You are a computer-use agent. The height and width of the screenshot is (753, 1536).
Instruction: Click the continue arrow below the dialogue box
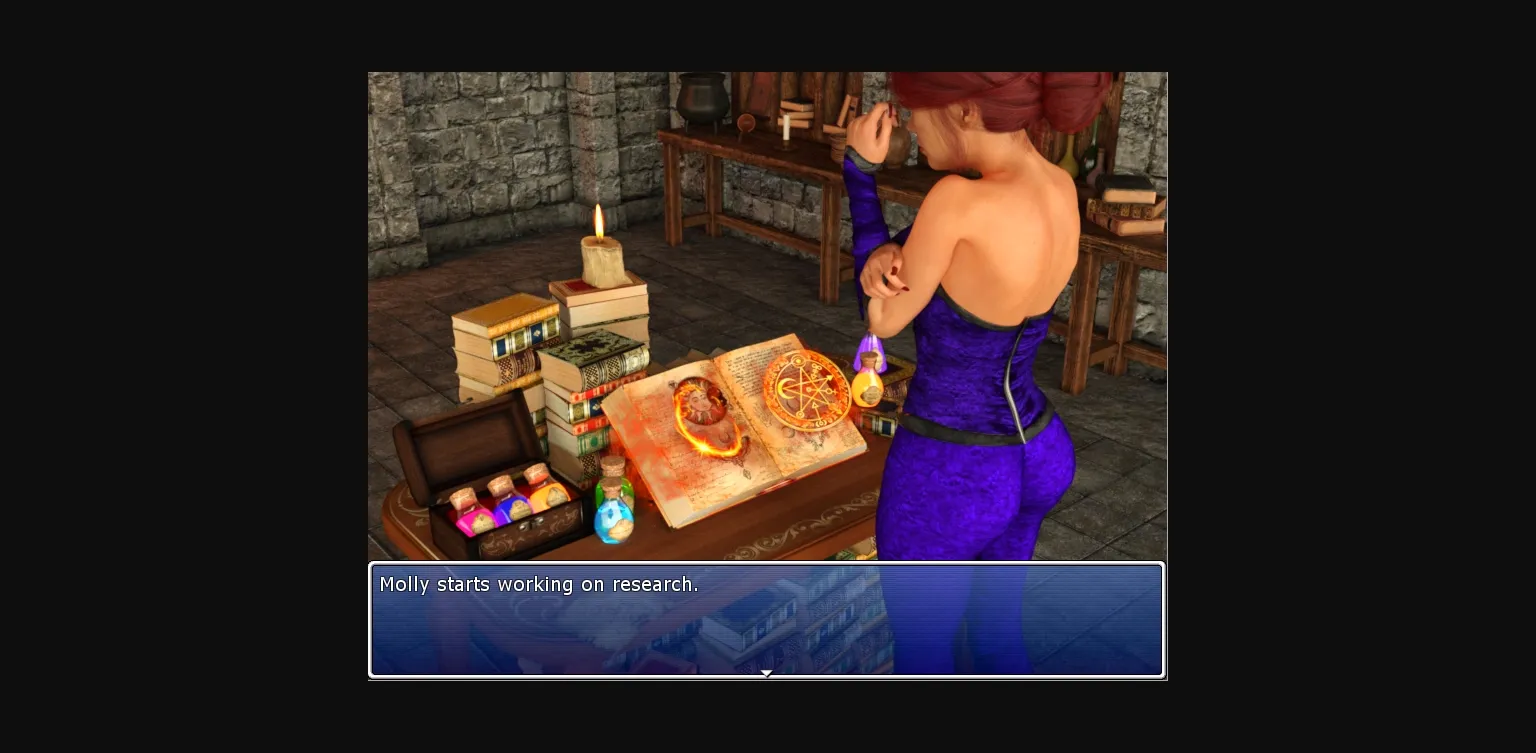[767, 673]
